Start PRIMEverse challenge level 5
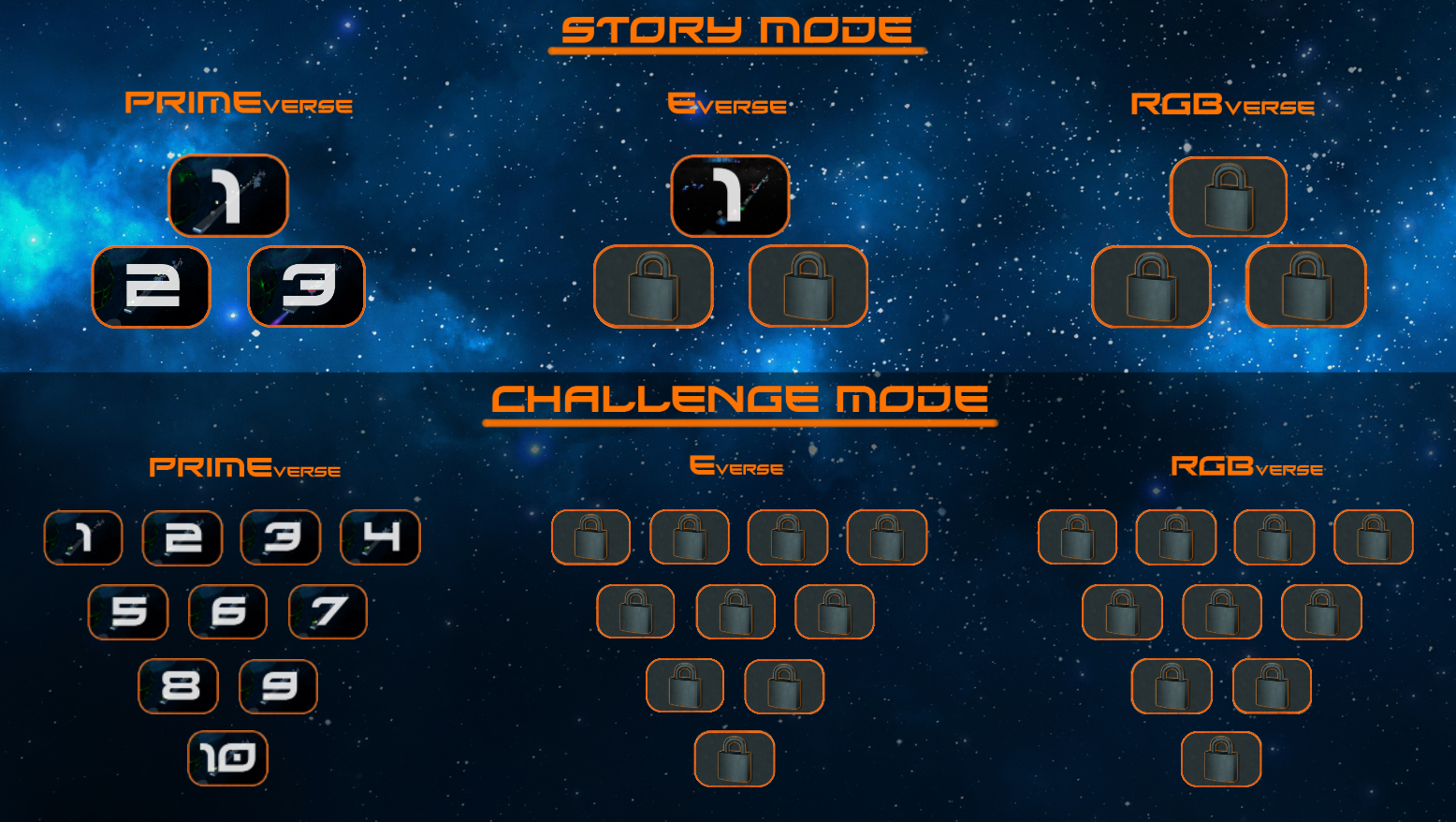1456x822 pixels. tap(128, 611)
